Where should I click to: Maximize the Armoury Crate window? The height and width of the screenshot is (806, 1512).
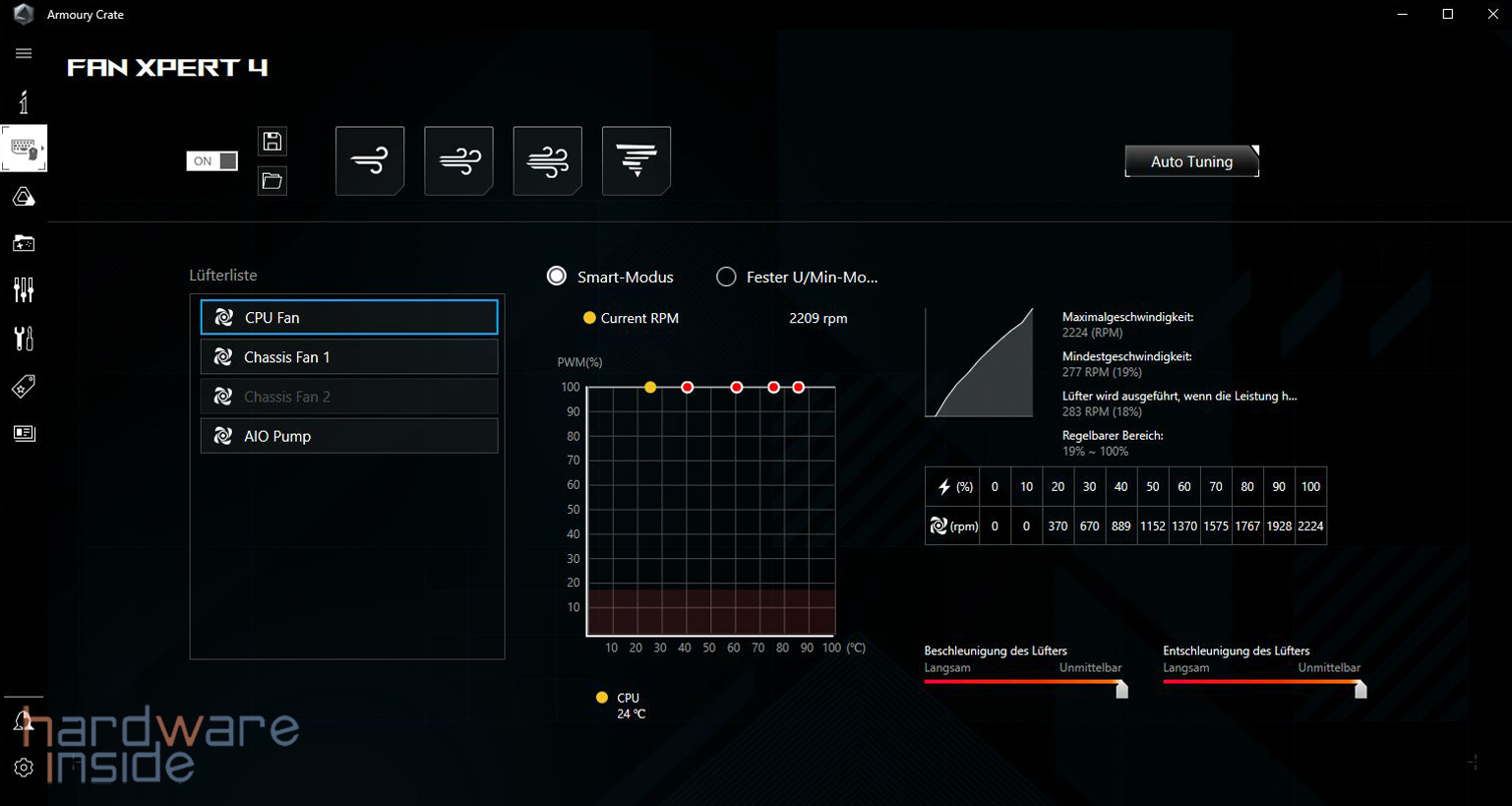point(1447,14)
